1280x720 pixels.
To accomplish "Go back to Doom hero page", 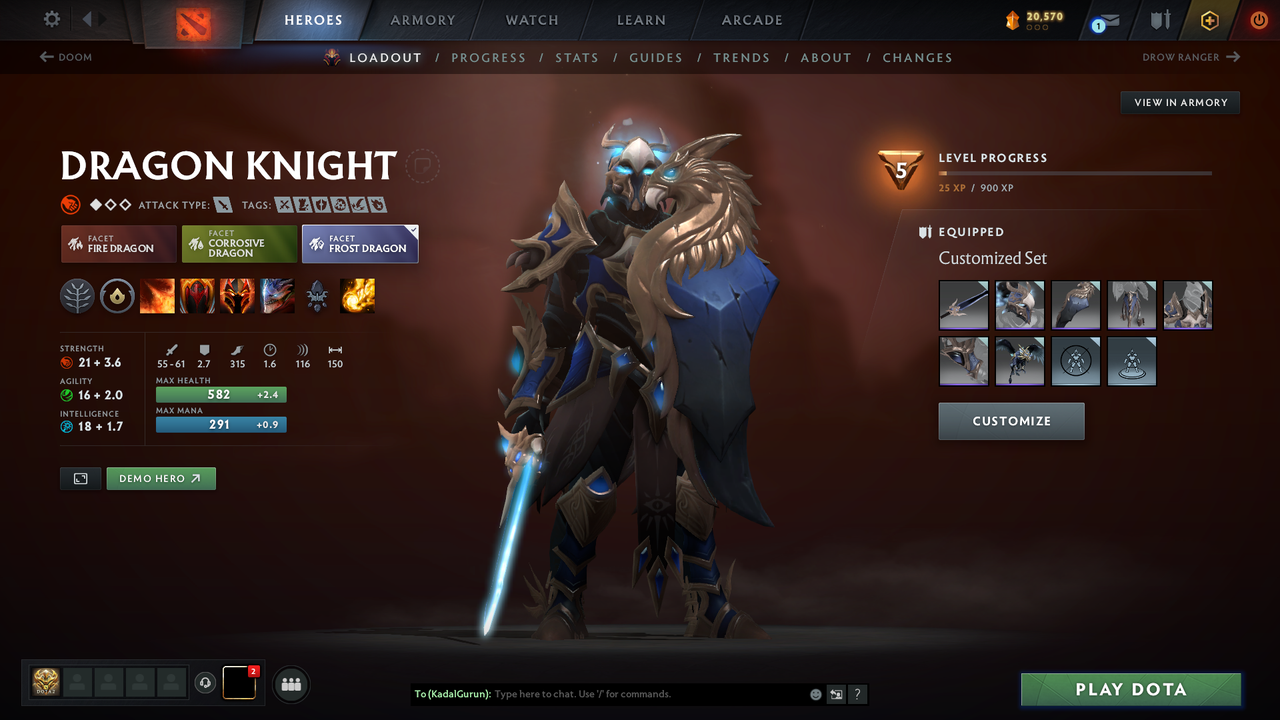I will tap(65, 57).
